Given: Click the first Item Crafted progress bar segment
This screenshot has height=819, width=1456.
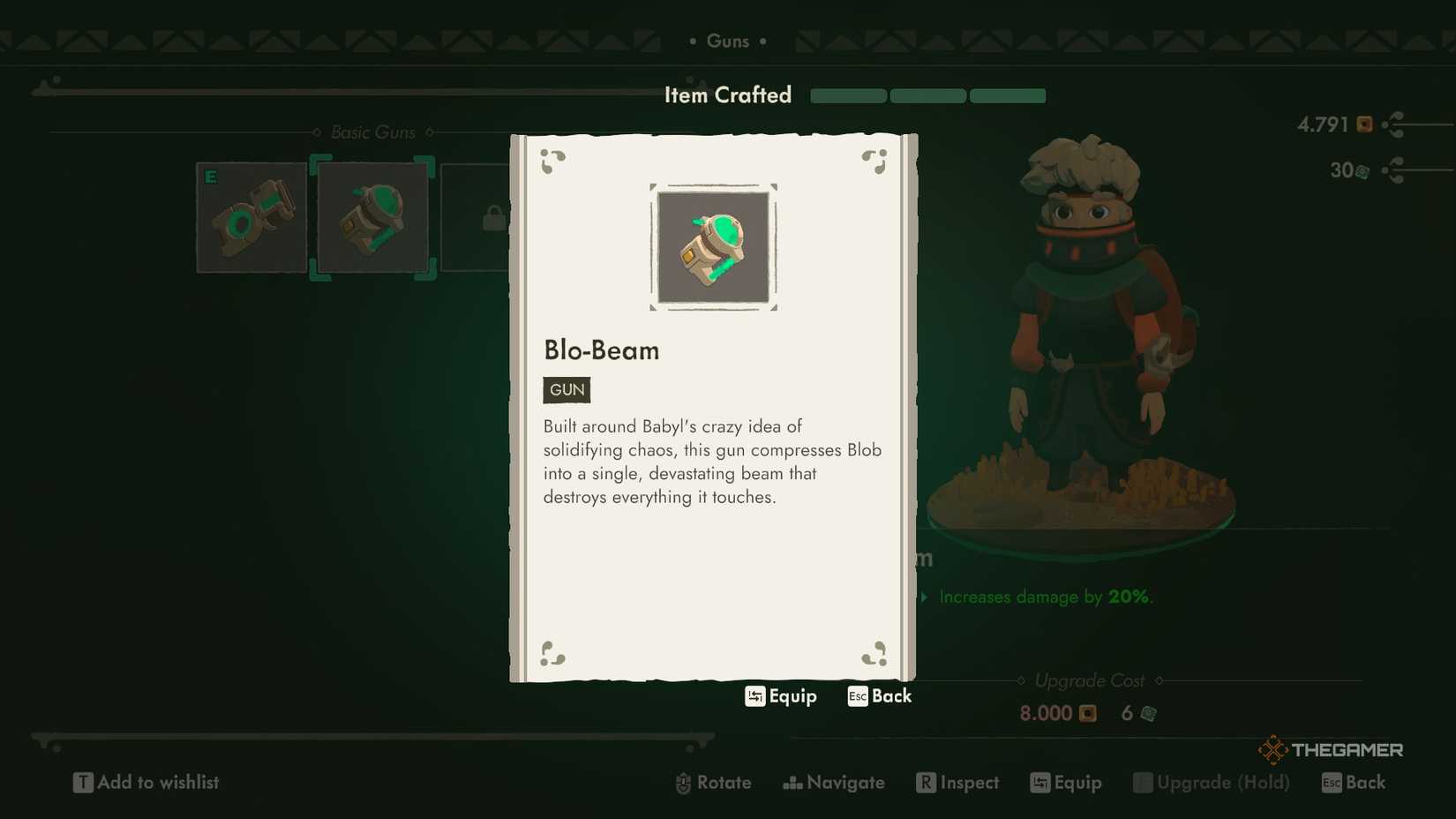Looking at the screenshot, I should click(847, 96).
